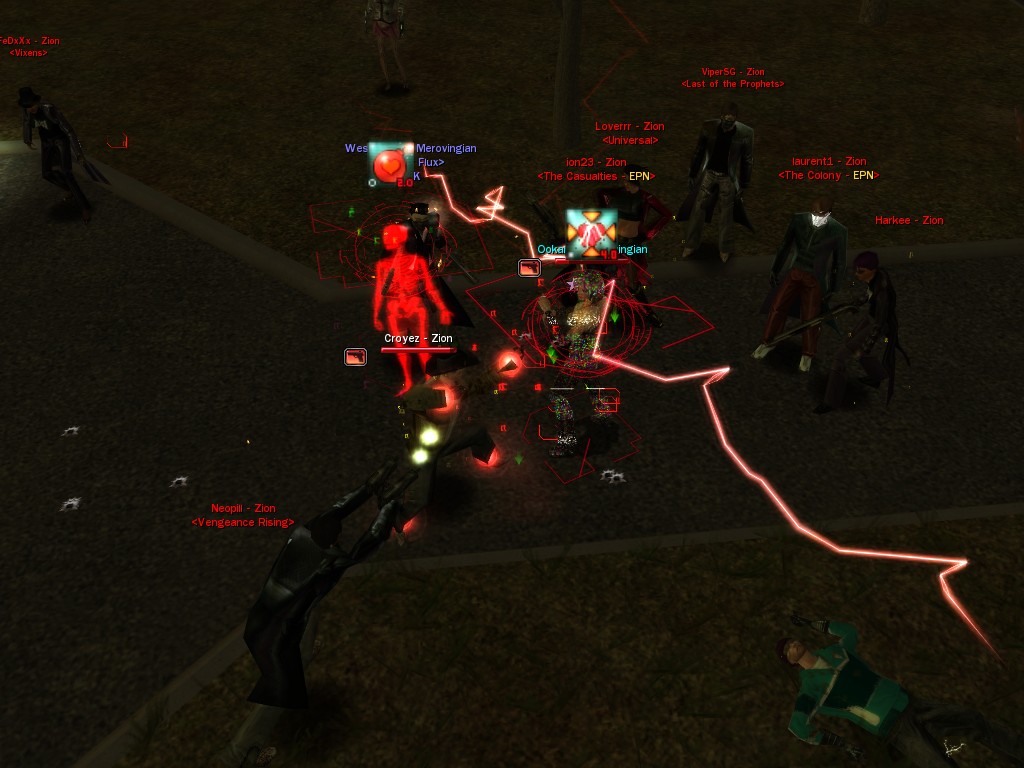Image resolution: width=1024 pixels, height=768 pixels.
Task: Target the ion23 - Zion nameplate
Action: 596,162
